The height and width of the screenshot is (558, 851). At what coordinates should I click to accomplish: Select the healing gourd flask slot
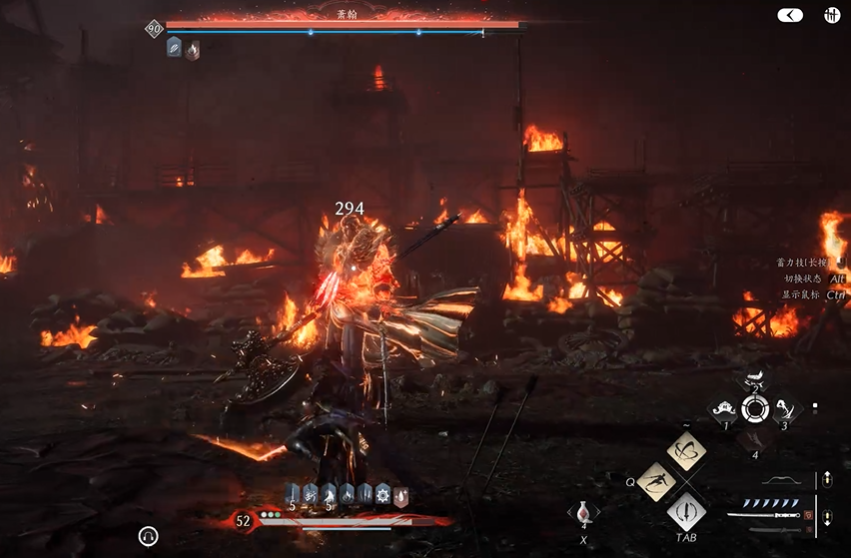click(x=583, y=511)
